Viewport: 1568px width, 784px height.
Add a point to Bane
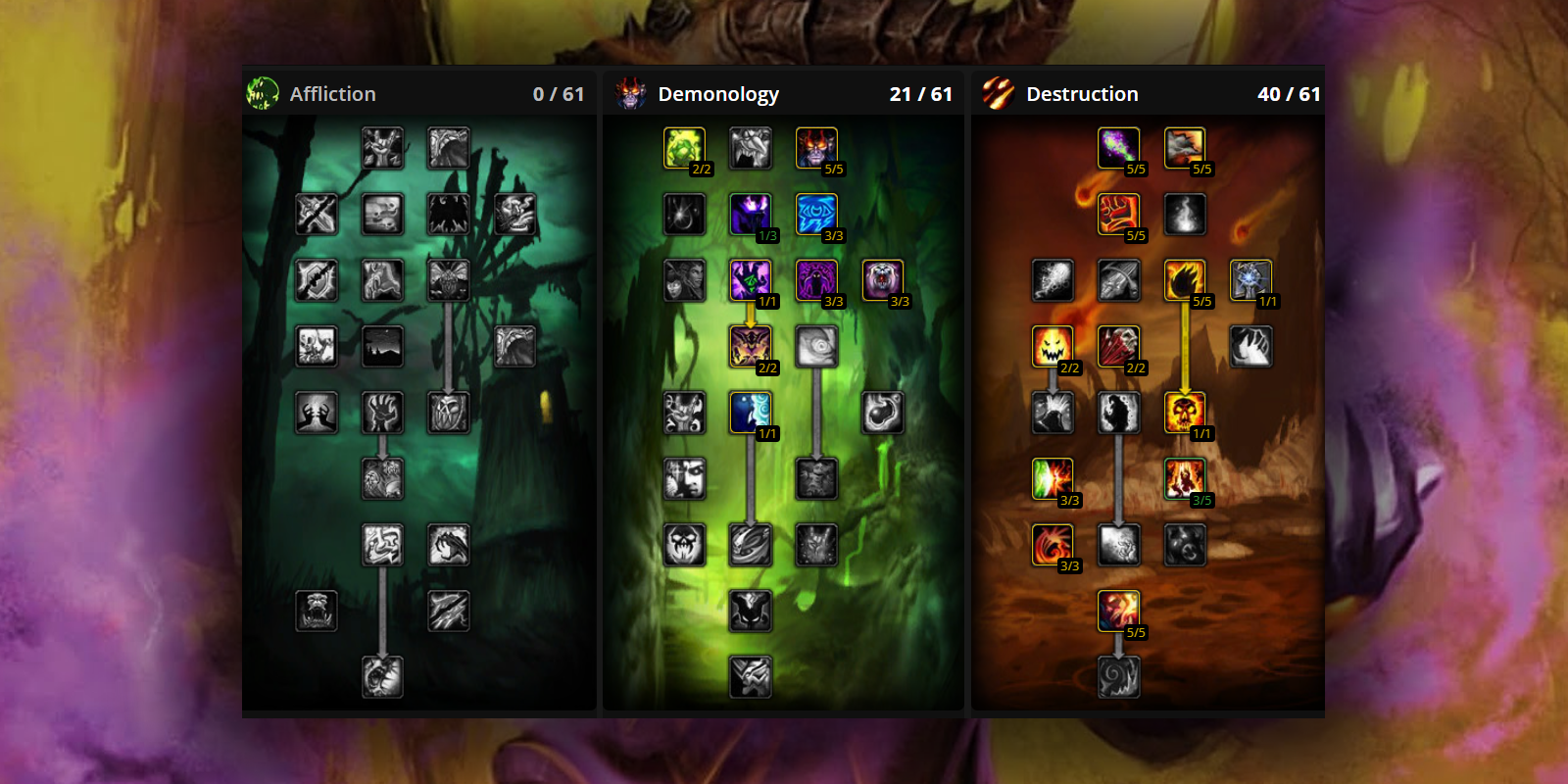[x=1118, y=215]
